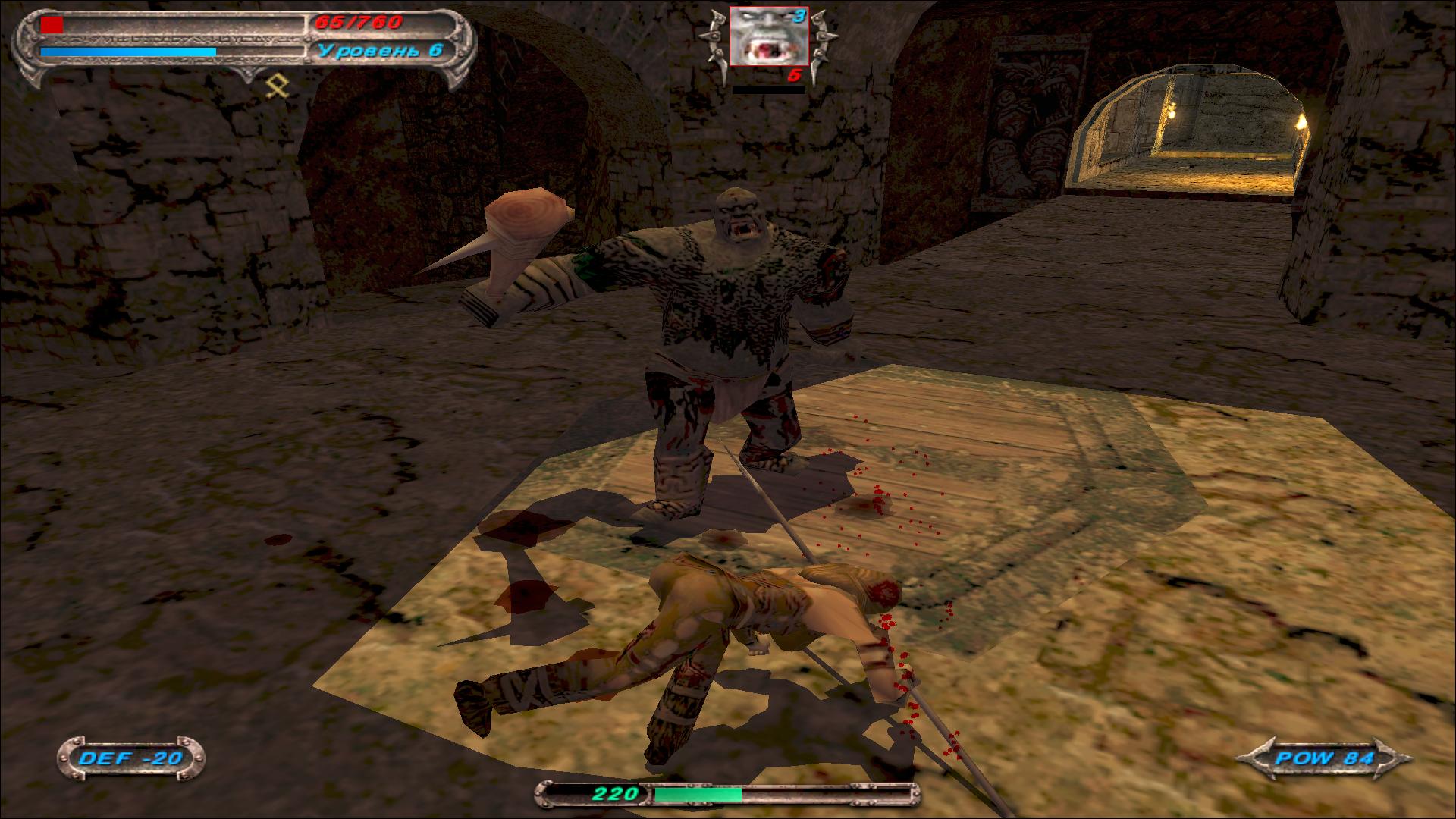Select the yellow rune icon under the health bar
Screen dimensions: 1456x819
tap(278, 87)
